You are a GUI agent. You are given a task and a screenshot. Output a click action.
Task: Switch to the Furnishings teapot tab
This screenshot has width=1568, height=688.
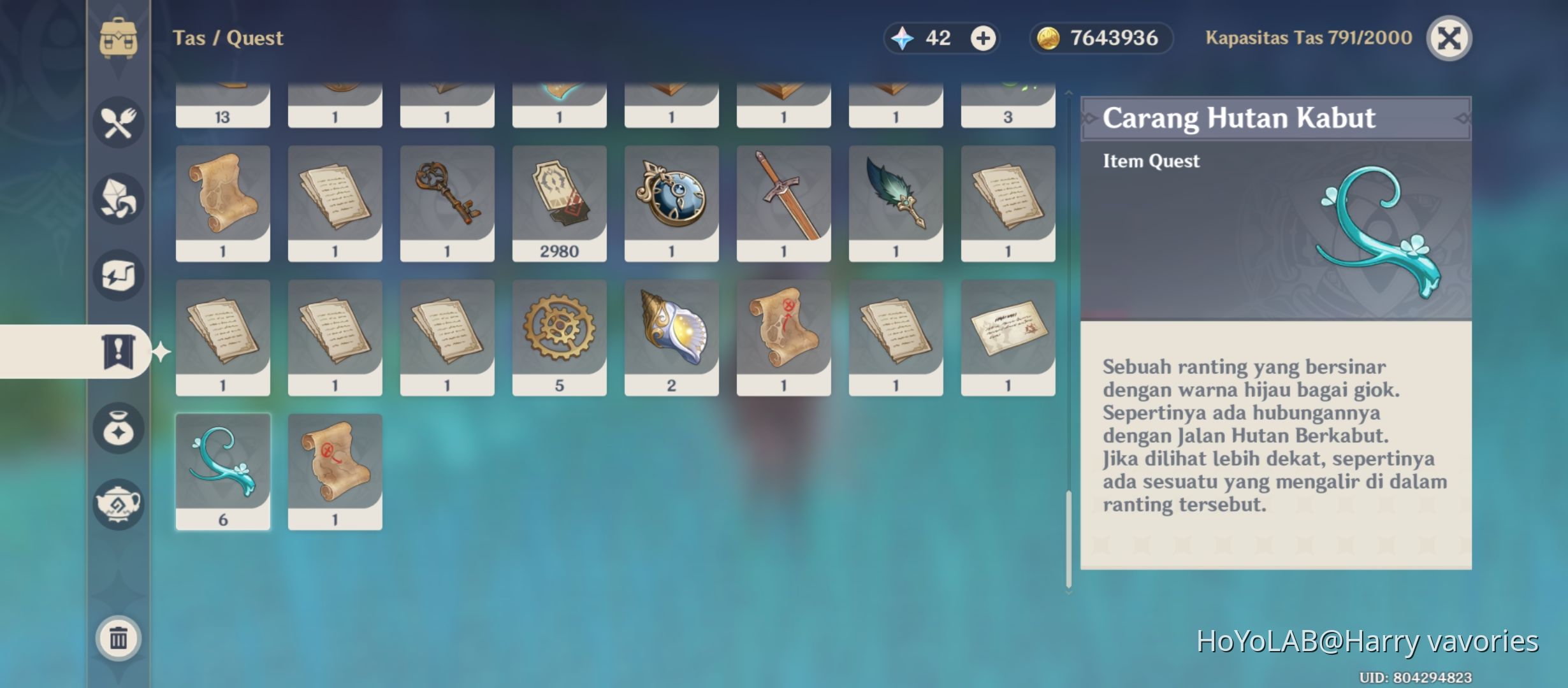coord(119,505)
